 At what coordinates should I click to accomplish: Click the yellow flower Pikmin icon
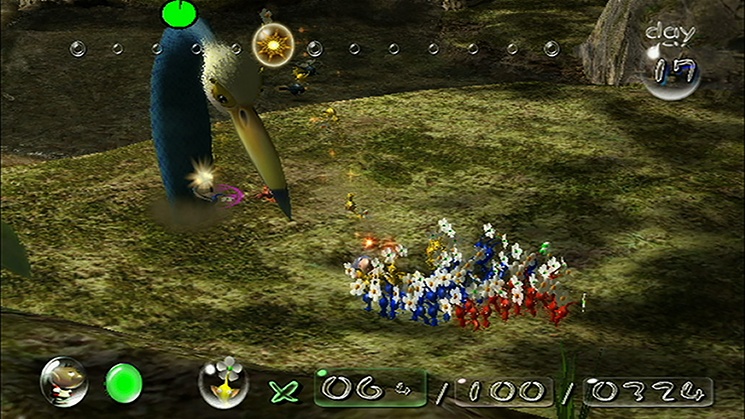tap(223, 381)
